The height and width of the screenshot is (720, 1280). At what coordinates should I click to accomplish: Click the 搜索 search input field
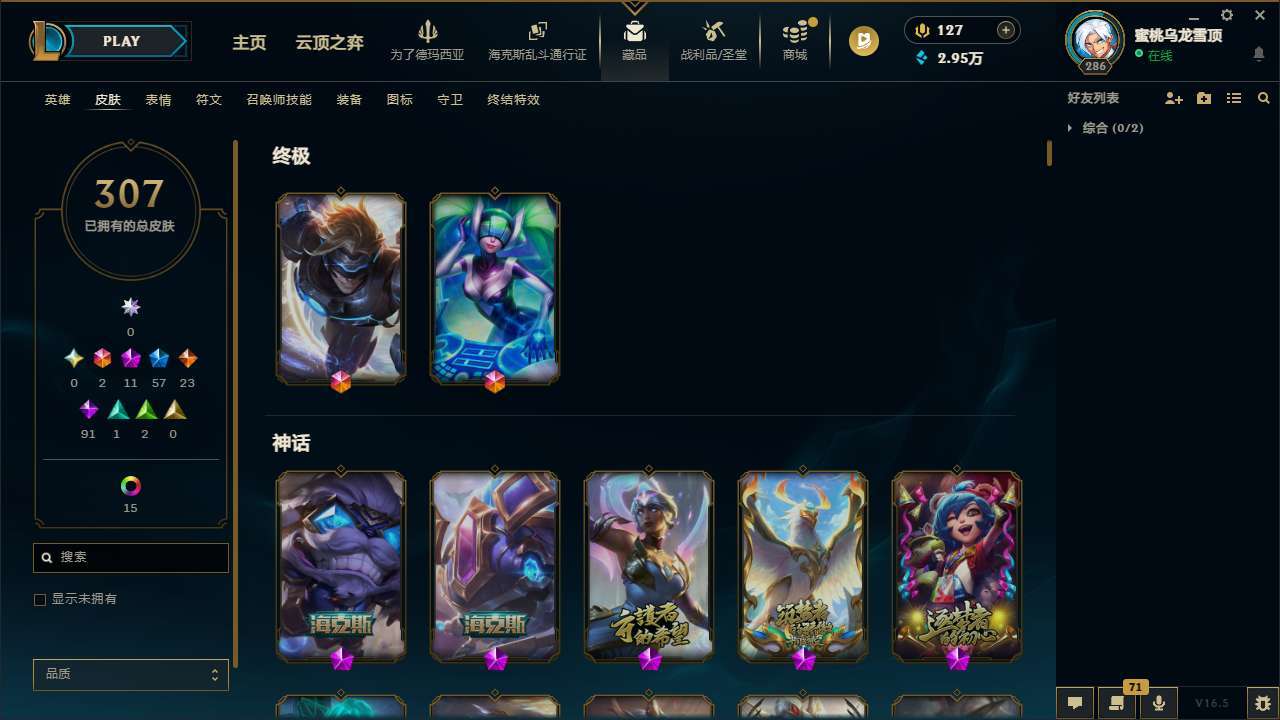pyautogui.click(x=130, y=557)
